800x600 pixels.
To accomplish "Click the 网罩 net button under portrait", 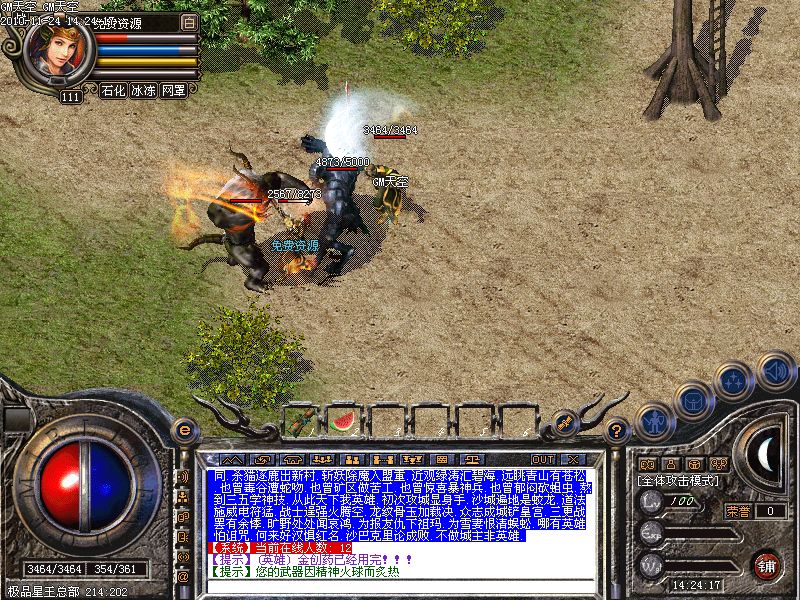I will [x=173, y=90].
